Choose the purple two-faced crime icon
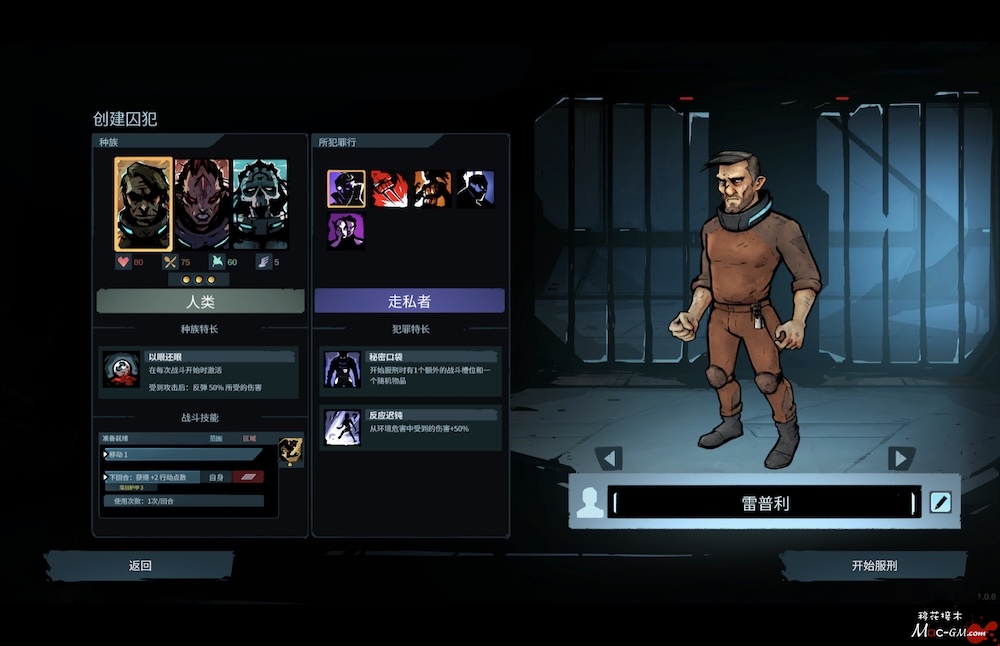1000x646 pixels. pos(346,231)
